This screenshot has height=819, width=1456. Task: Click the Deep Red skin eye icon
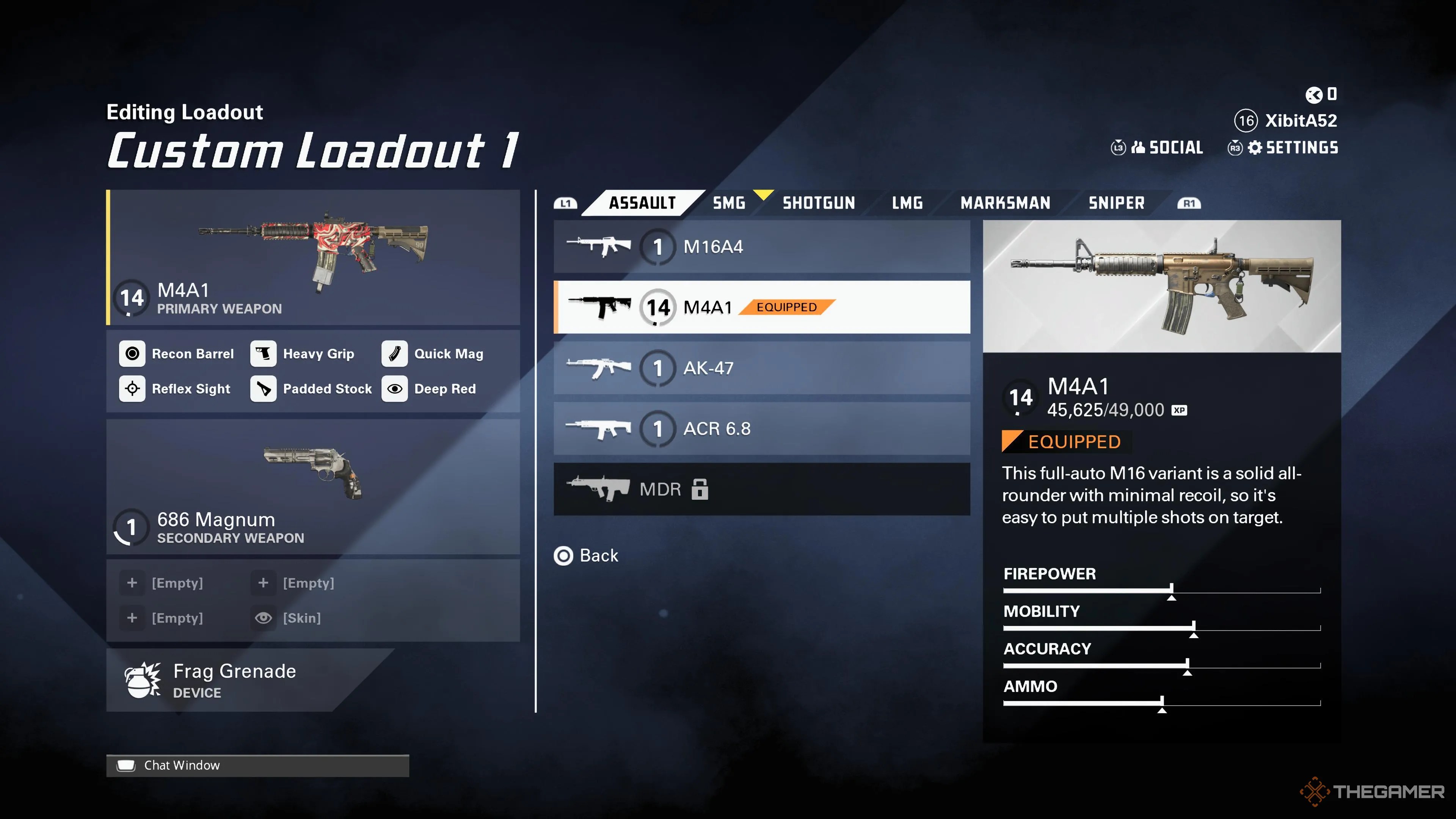click(395, 388)
